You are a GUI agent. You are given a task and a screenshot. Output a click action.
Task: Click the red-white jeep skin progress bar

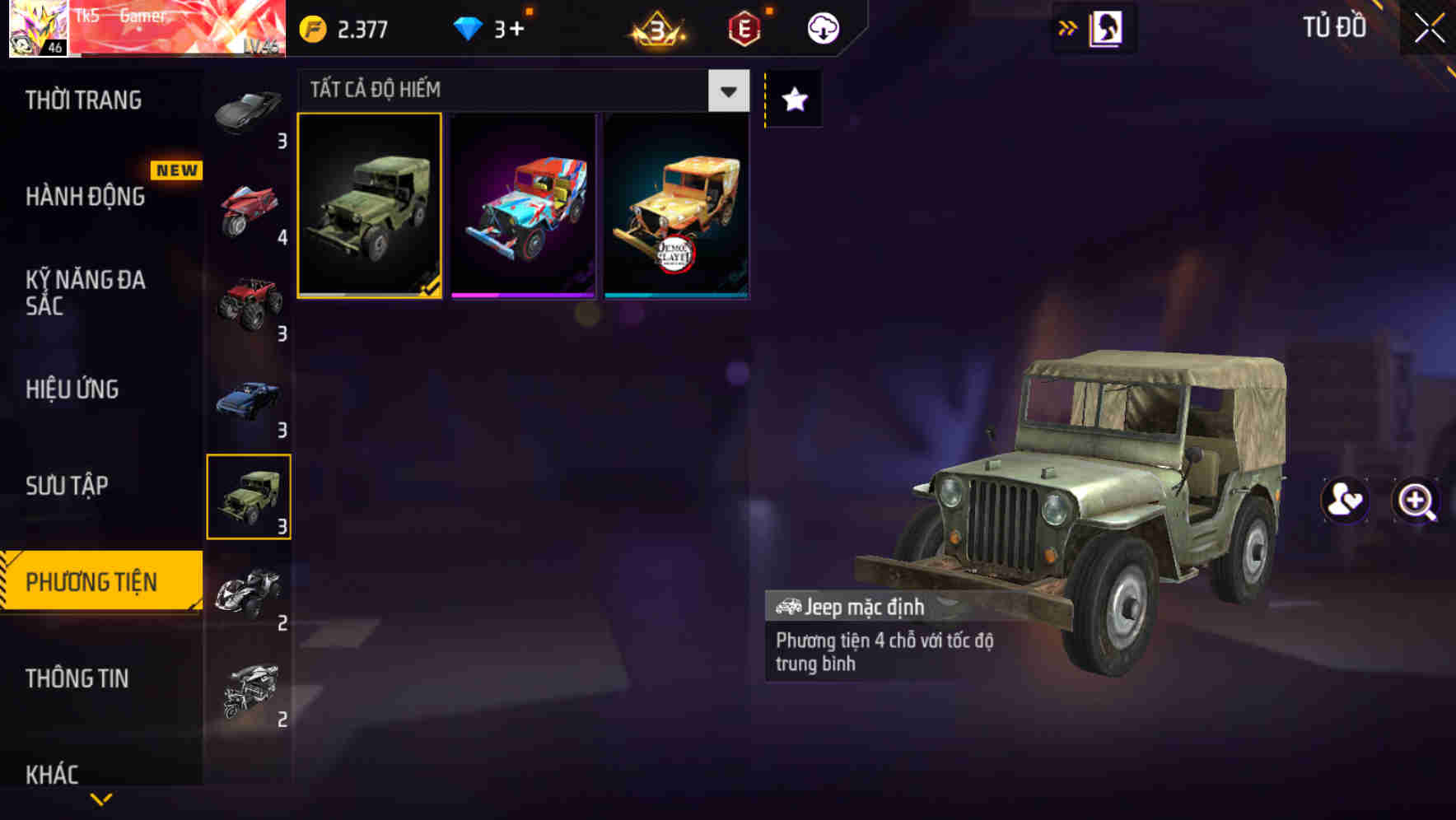[x=524, y=295]
